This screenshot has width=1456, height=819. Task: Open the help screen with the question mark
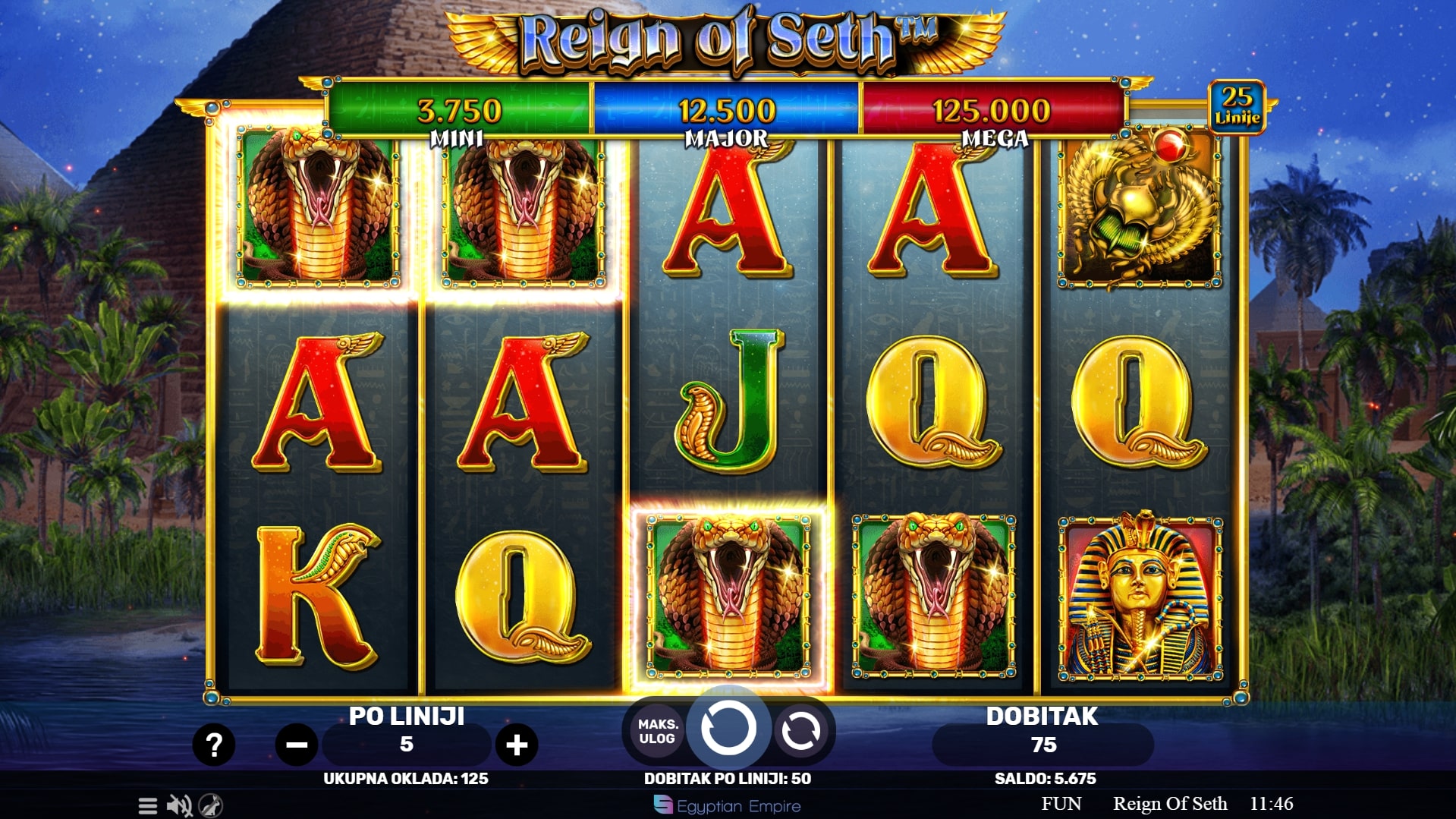[x=214, y=745]
